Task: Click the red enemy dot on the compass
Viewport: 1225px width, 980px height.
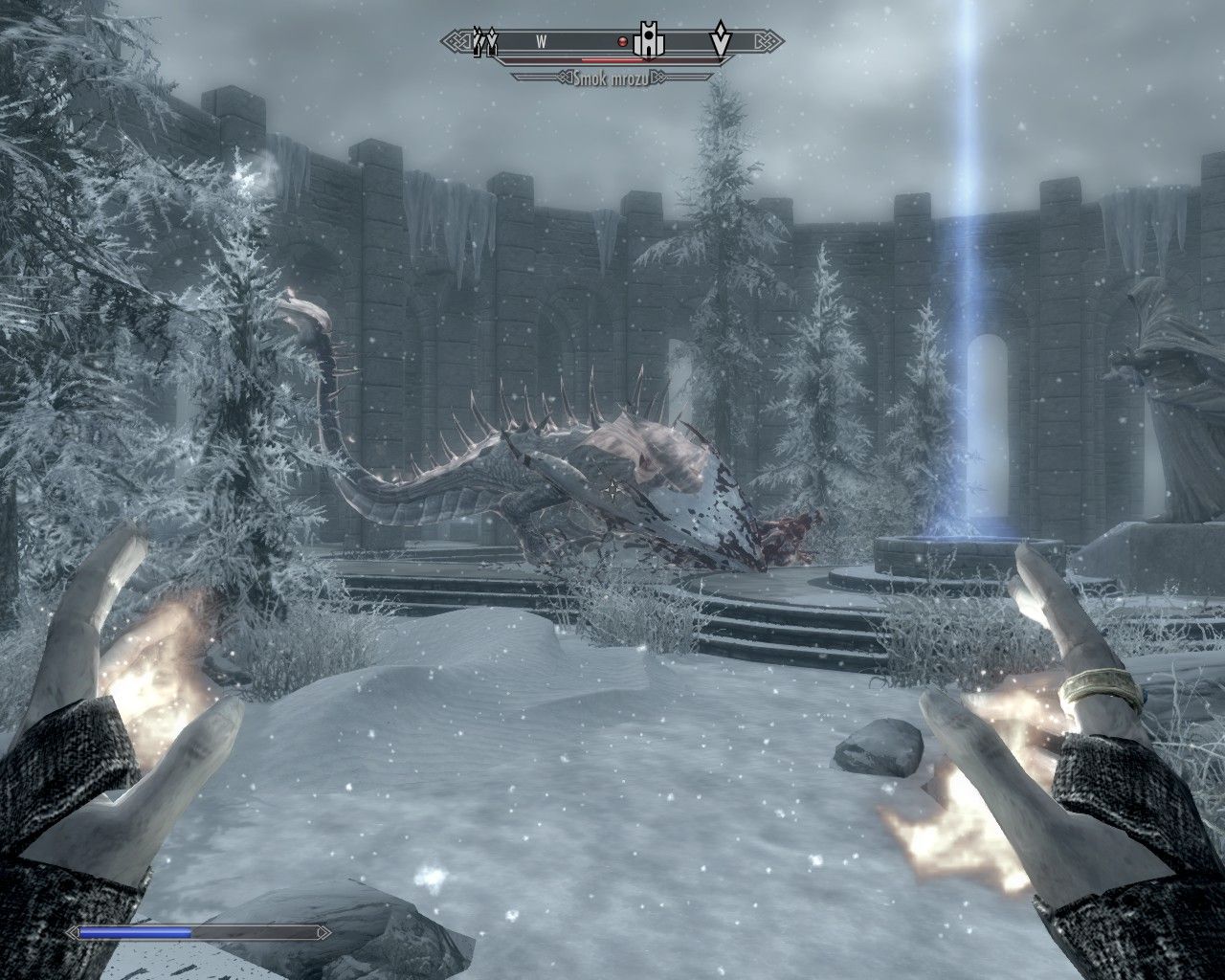Action: pos(621,41)
